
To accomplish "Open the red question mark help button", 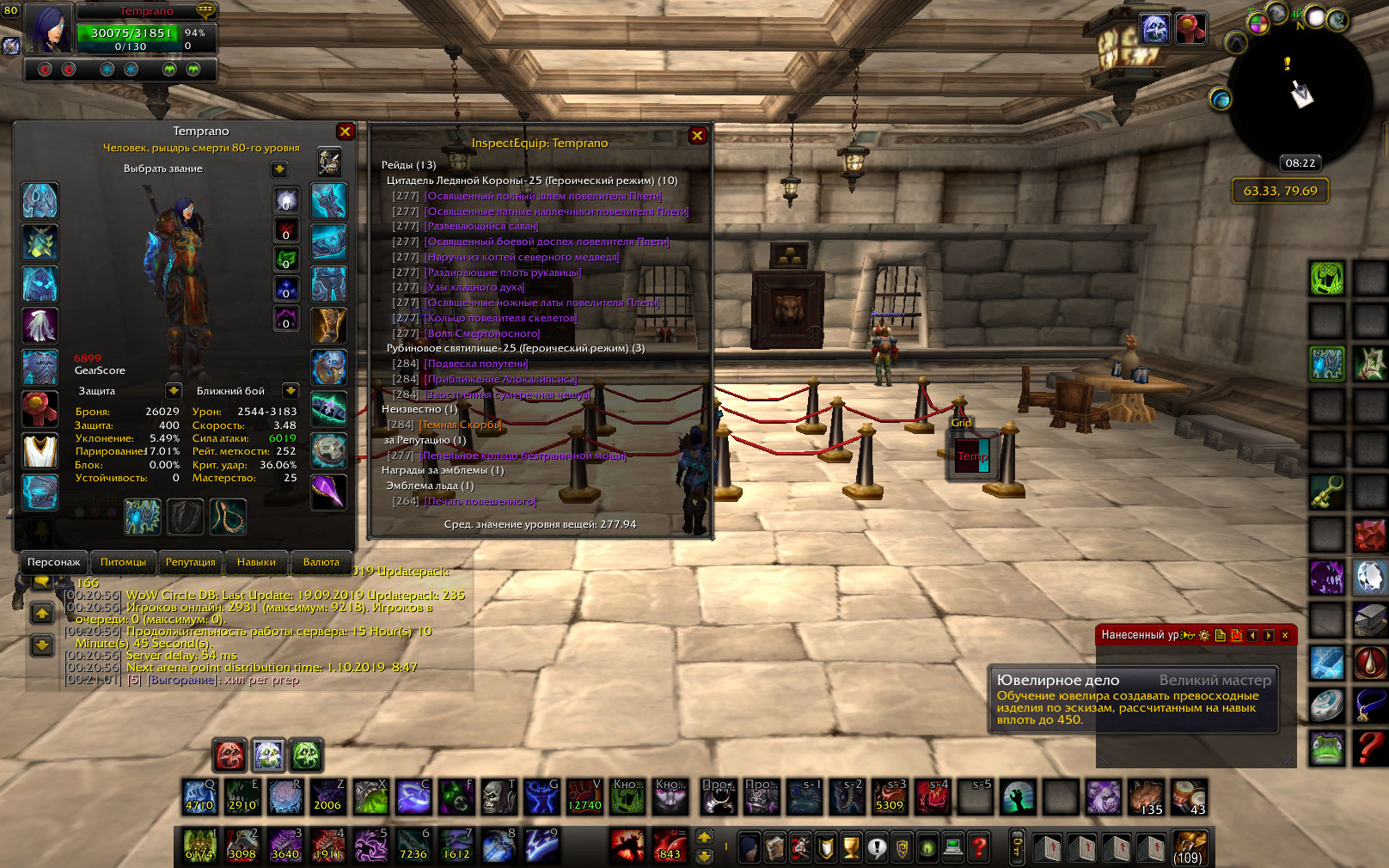I will pyautogui.click(x=979, y=848).
